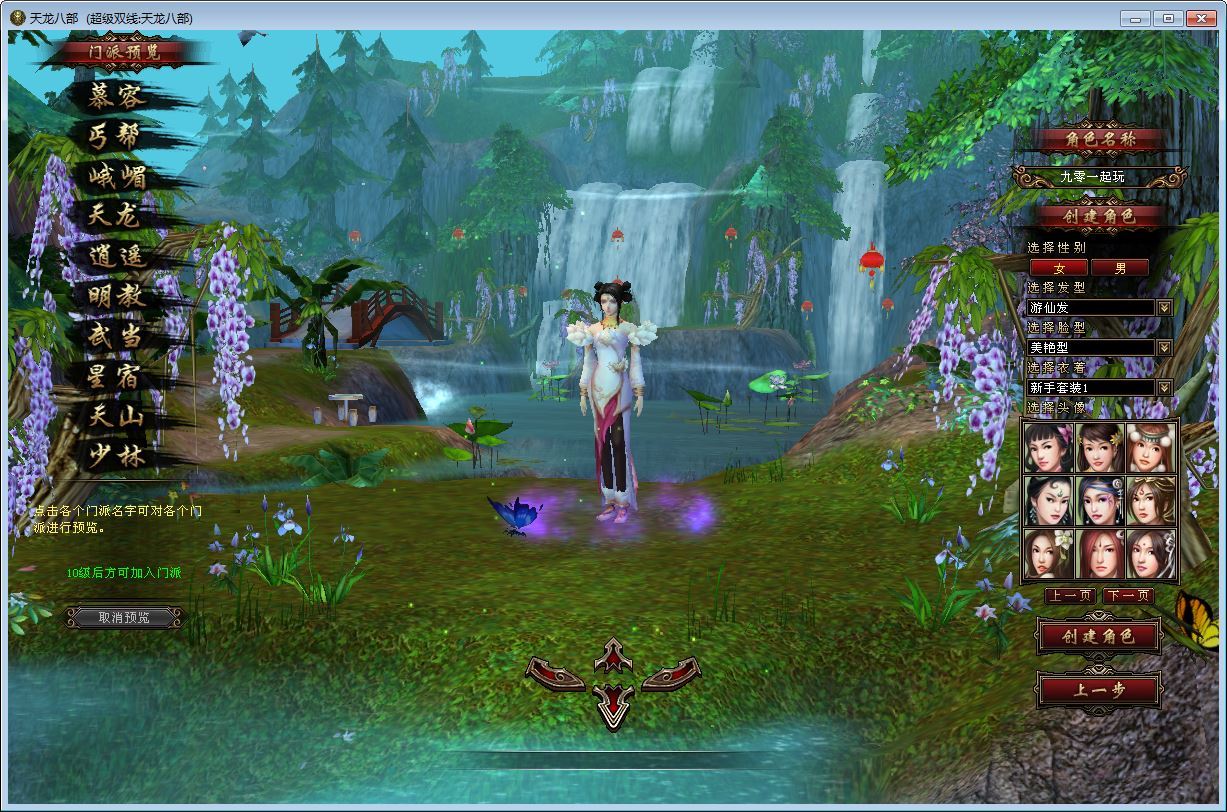Open the 美艳型 face type dropdown
The height and width of the screenshot is (812, 1227).
click(1164, 348)
